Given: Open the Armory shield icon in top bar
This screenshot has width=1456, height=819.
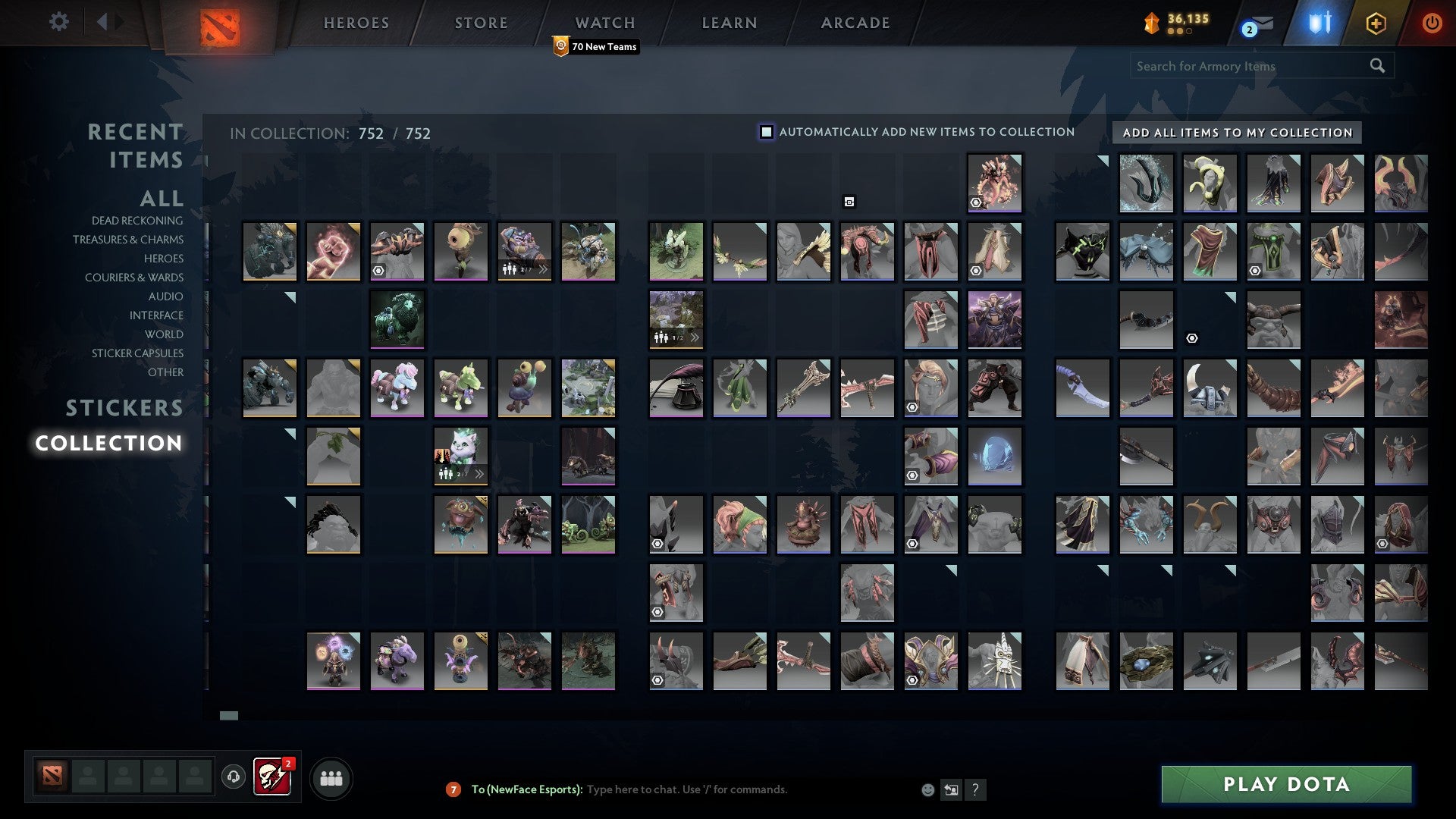Looking at the screenshot, I should tap(1319, 24).
